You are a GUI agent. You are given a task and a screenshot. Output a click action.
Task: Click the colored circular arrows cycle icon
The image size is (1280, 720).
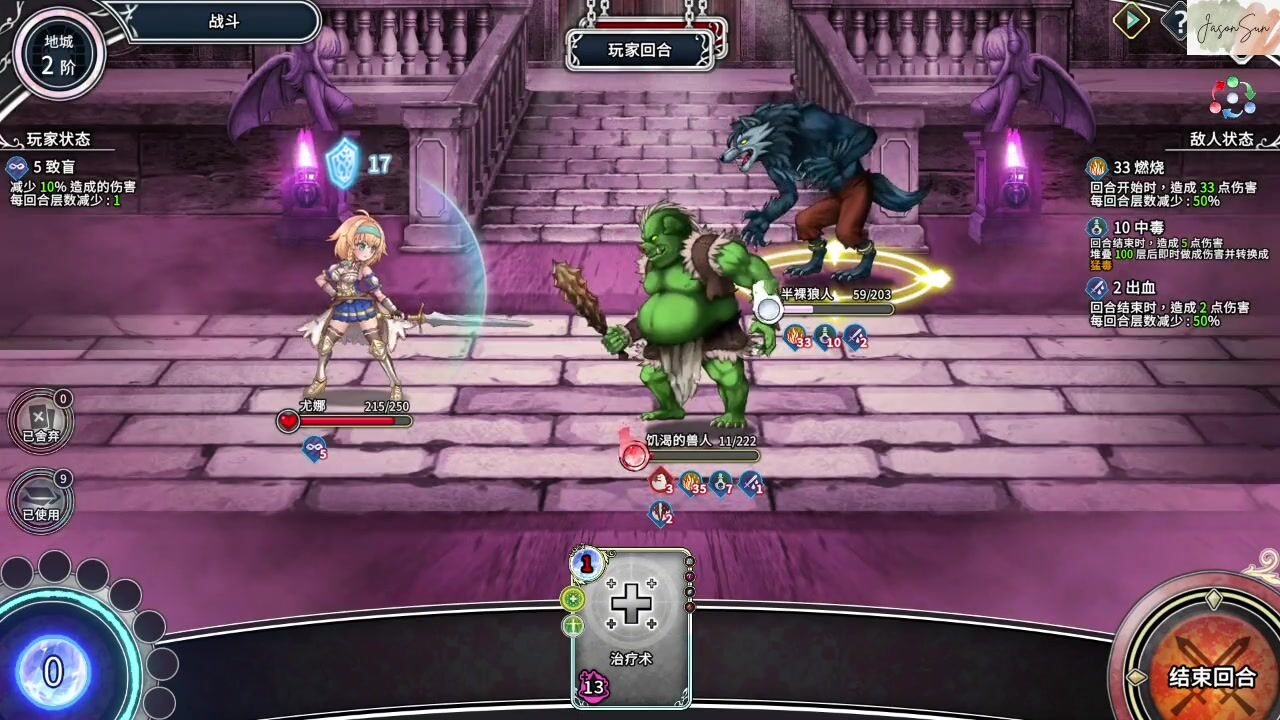[1232, 98]
